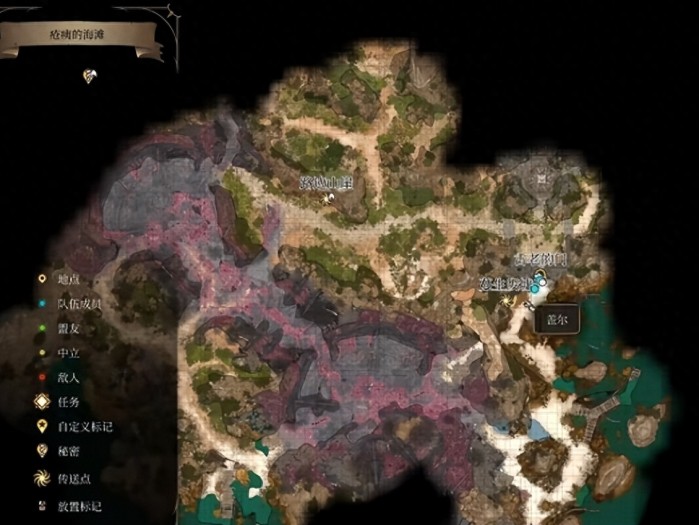Click the 溪边山崖 waypoint marker on the map
Viewport: 699px width, 525px height.
click(x=327, y=197)
